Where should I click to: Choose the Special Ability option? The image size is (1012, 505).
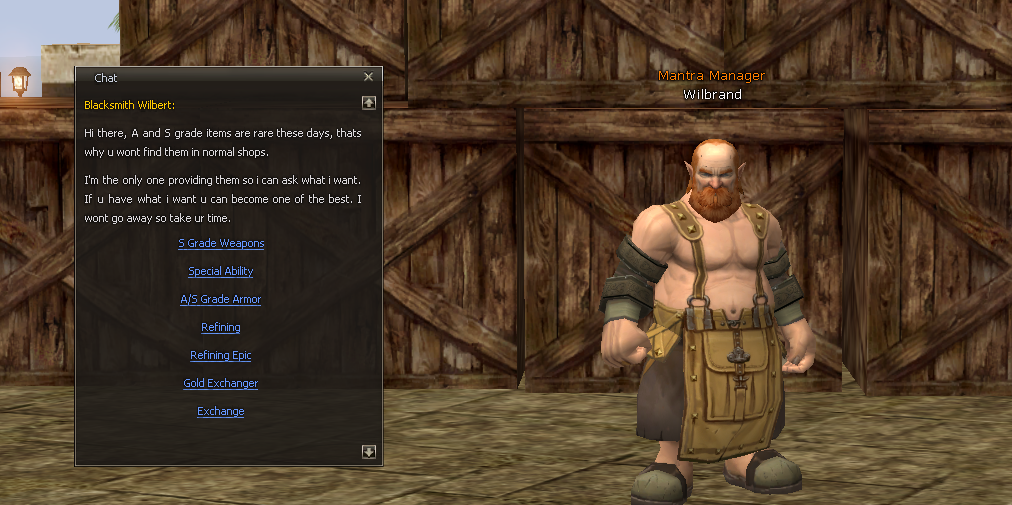coord(221,271)
